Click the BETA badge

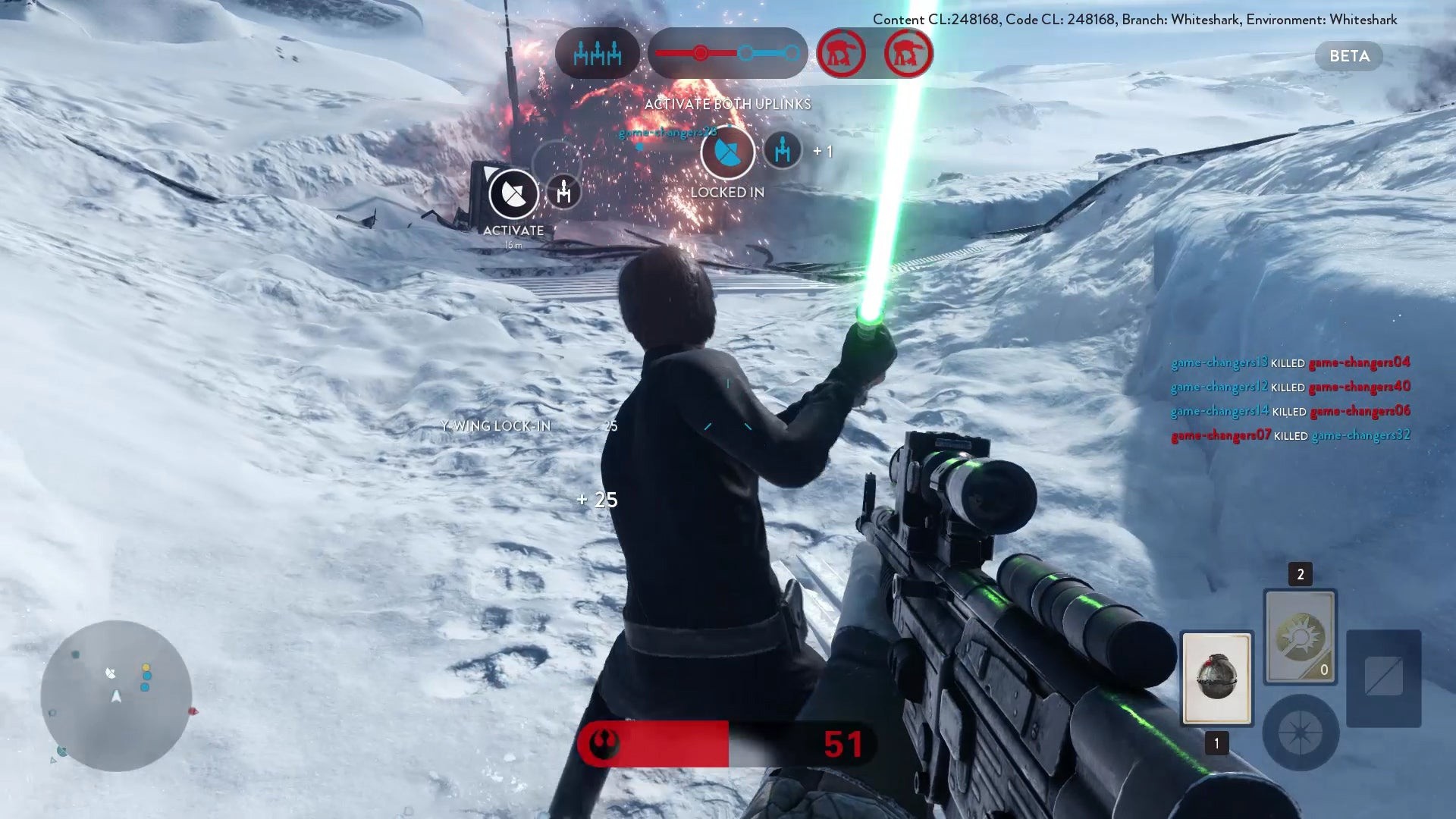1349,56
